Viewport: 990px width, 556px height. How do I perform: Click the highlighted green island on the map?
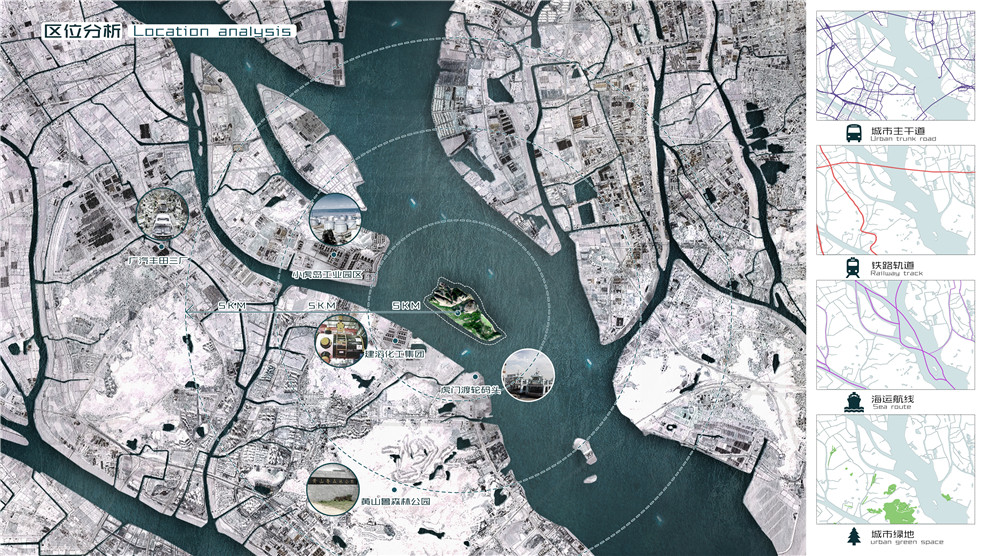pyautogui.click(x=467, y=312)
